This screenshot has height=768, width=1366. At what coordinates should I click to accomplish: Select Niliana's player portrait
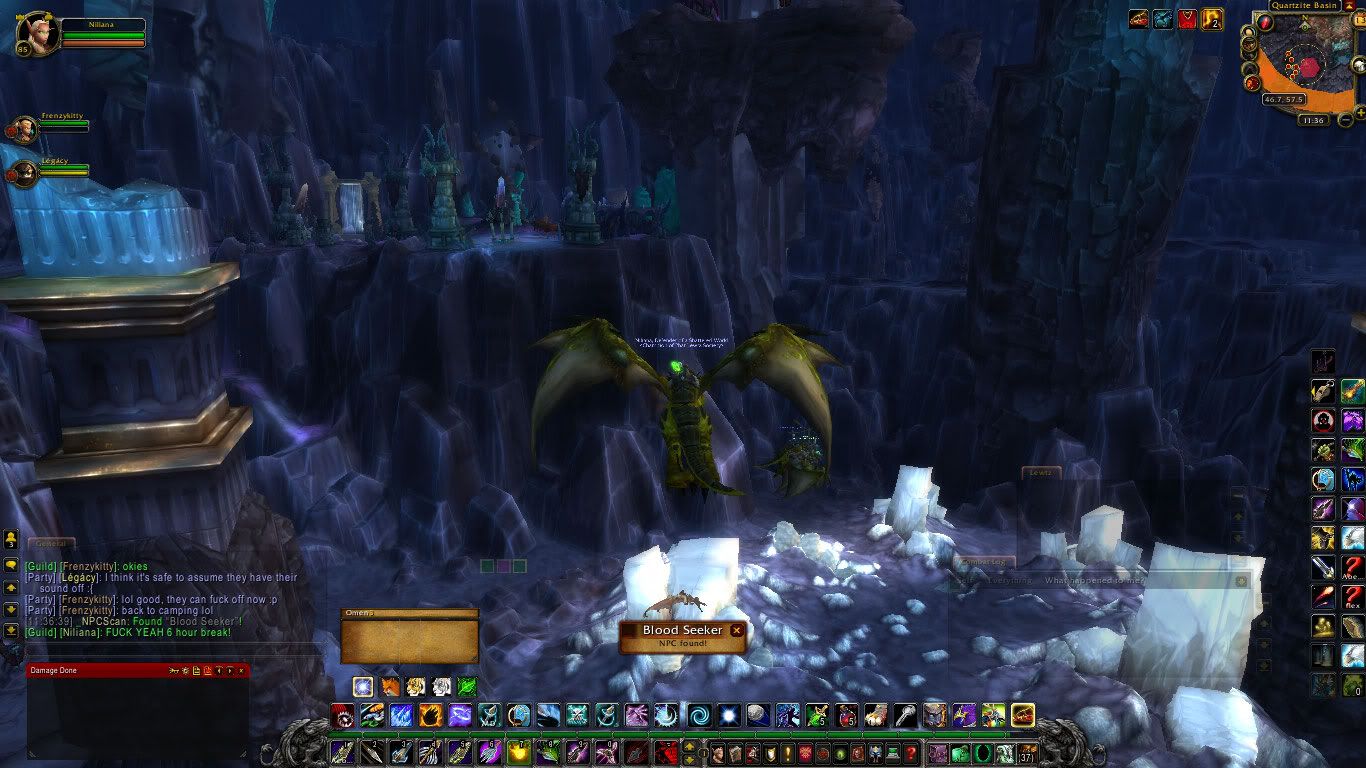[36, 33]
